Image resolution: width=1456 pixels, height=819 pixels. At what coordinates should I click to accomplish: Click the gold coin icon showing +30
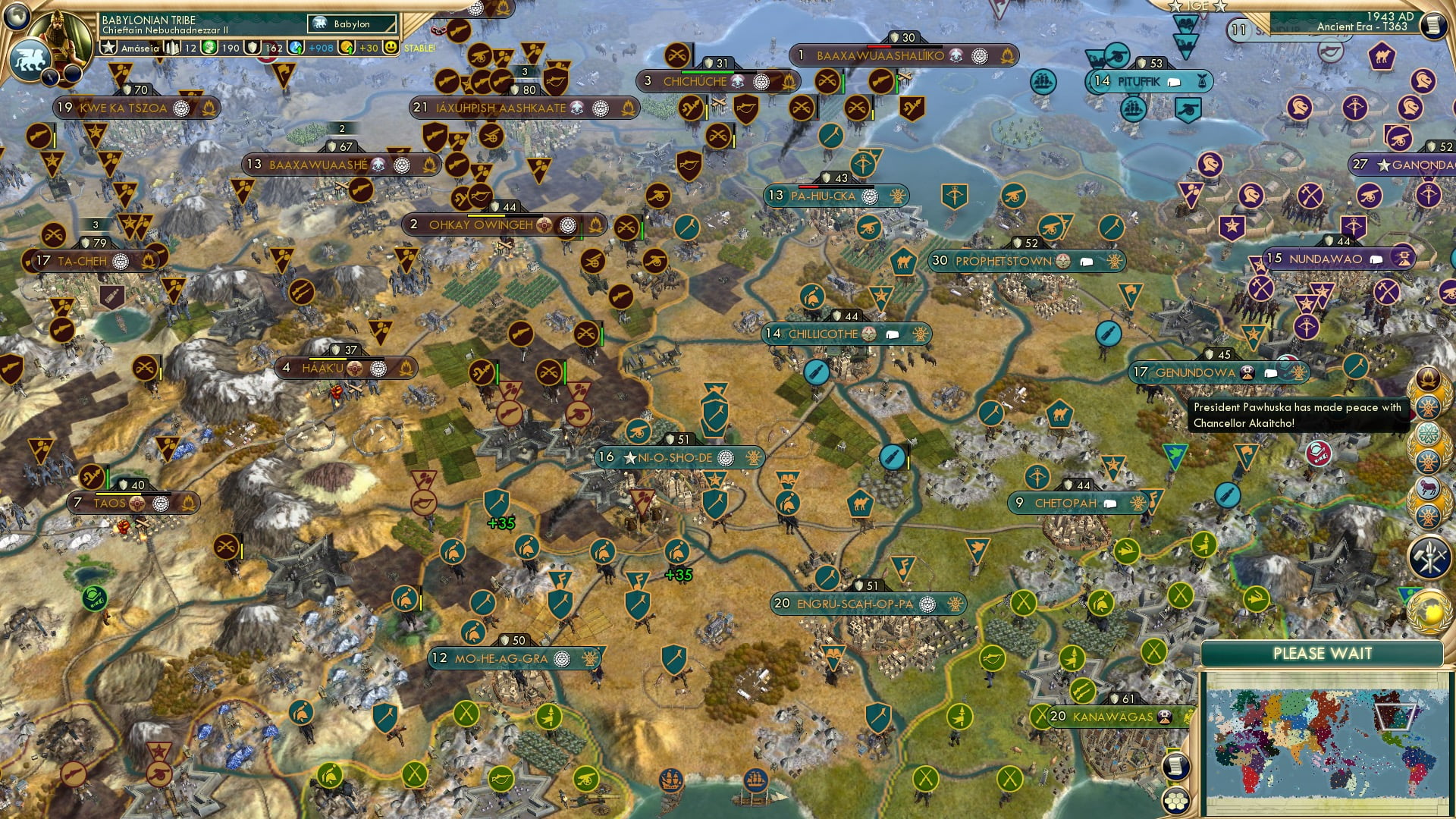[x=348, y=49]
